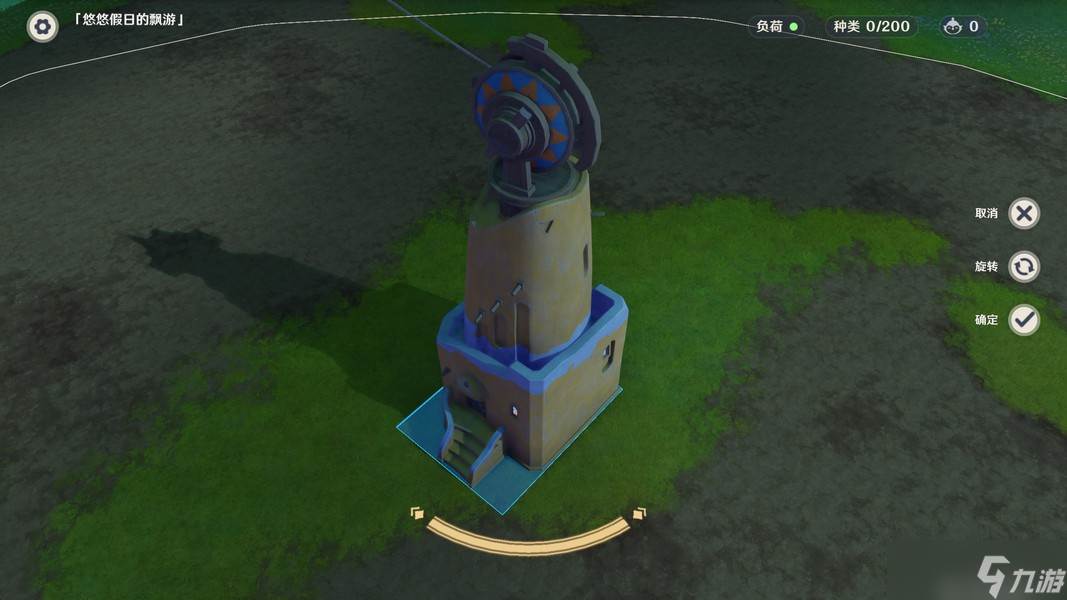Rotate the building with the 旋转 button

[1023, 267]
